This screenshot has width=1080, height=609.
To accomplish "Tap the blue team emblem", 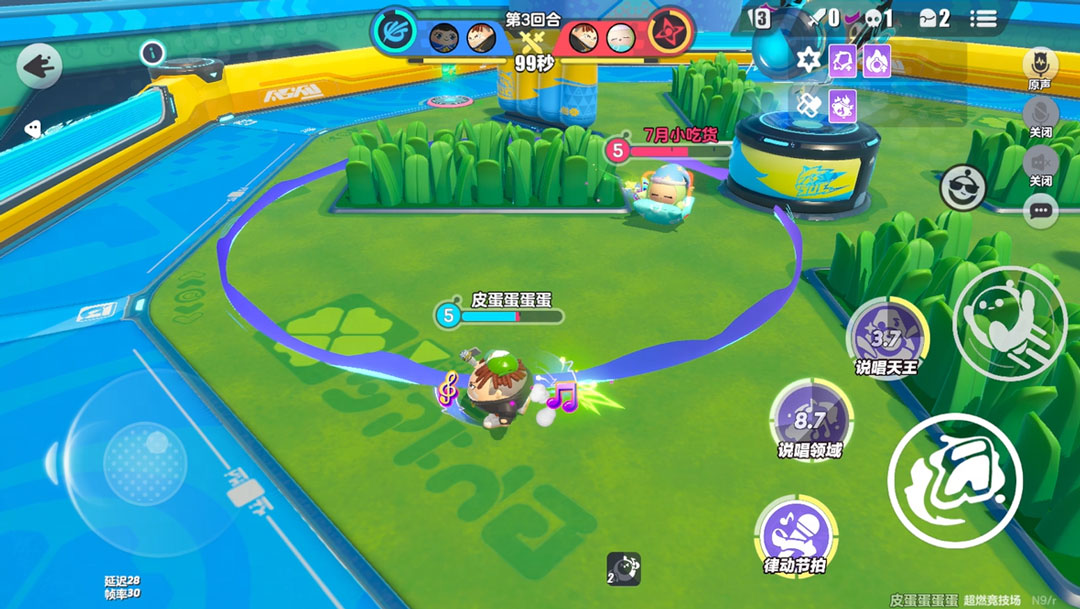I will 393,31.
